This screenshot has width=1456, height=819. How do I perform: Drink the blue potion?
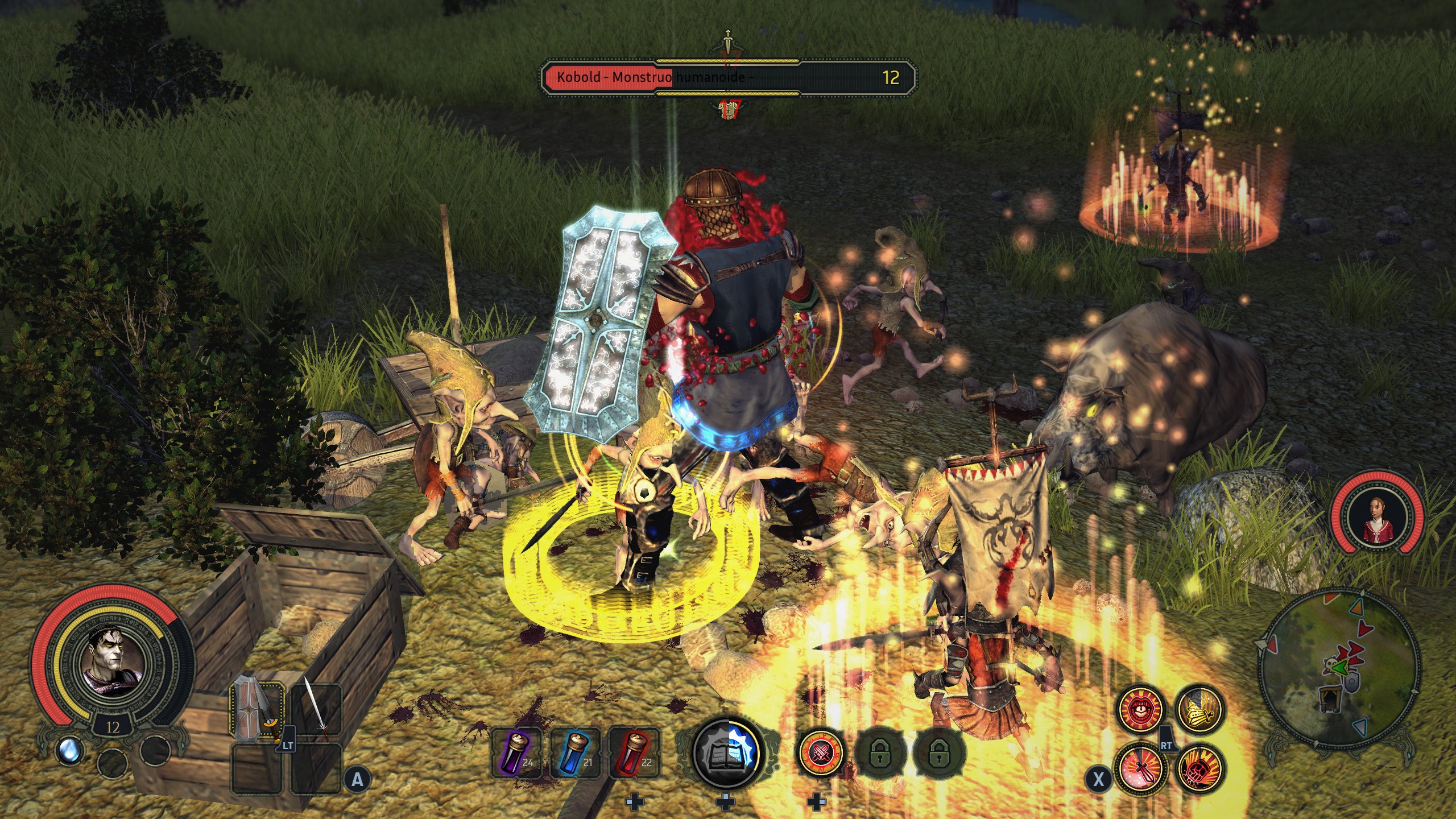tap(576, 752)
